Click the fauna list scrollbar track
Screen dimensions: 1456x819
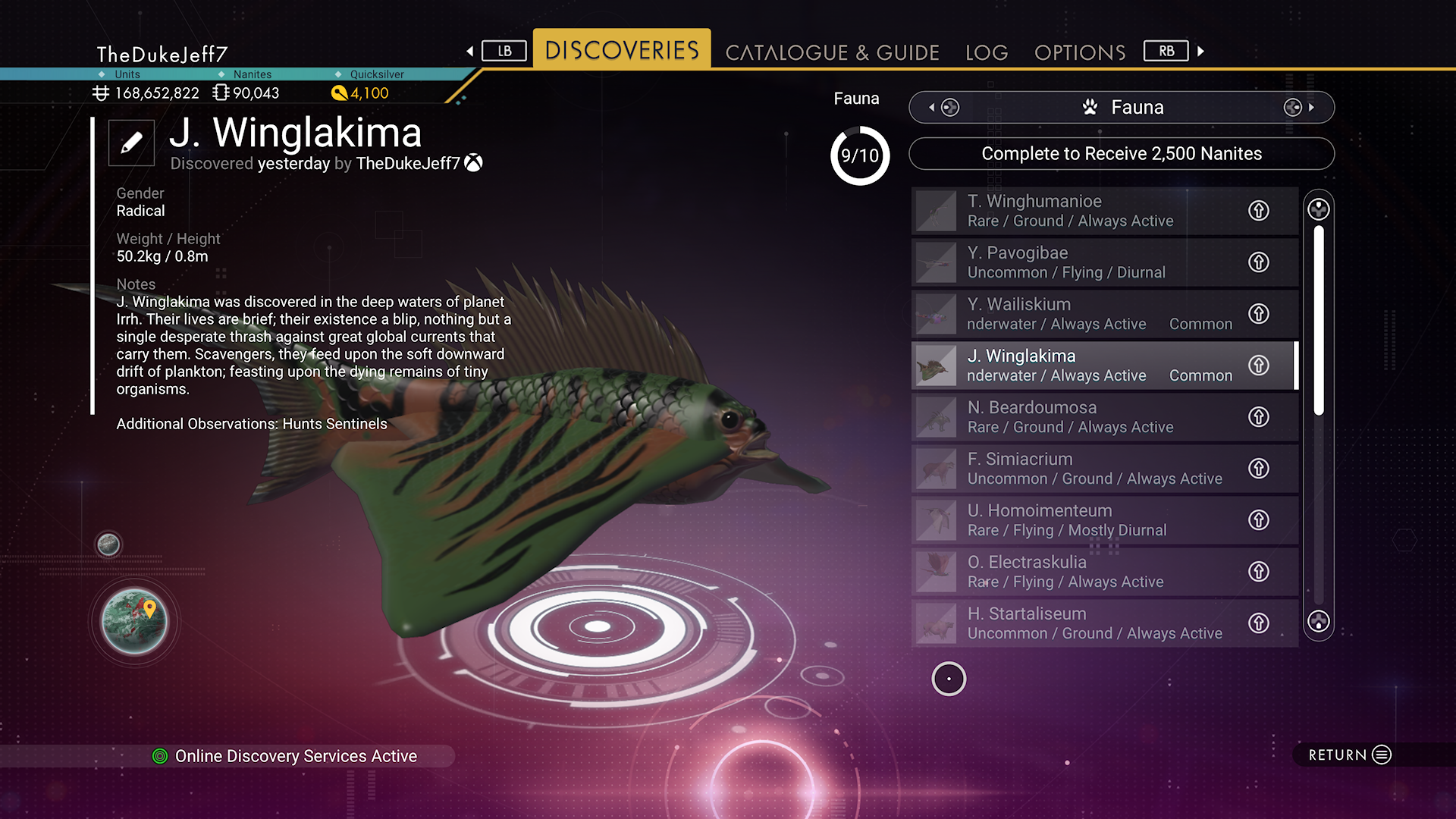coord(1319,516)
